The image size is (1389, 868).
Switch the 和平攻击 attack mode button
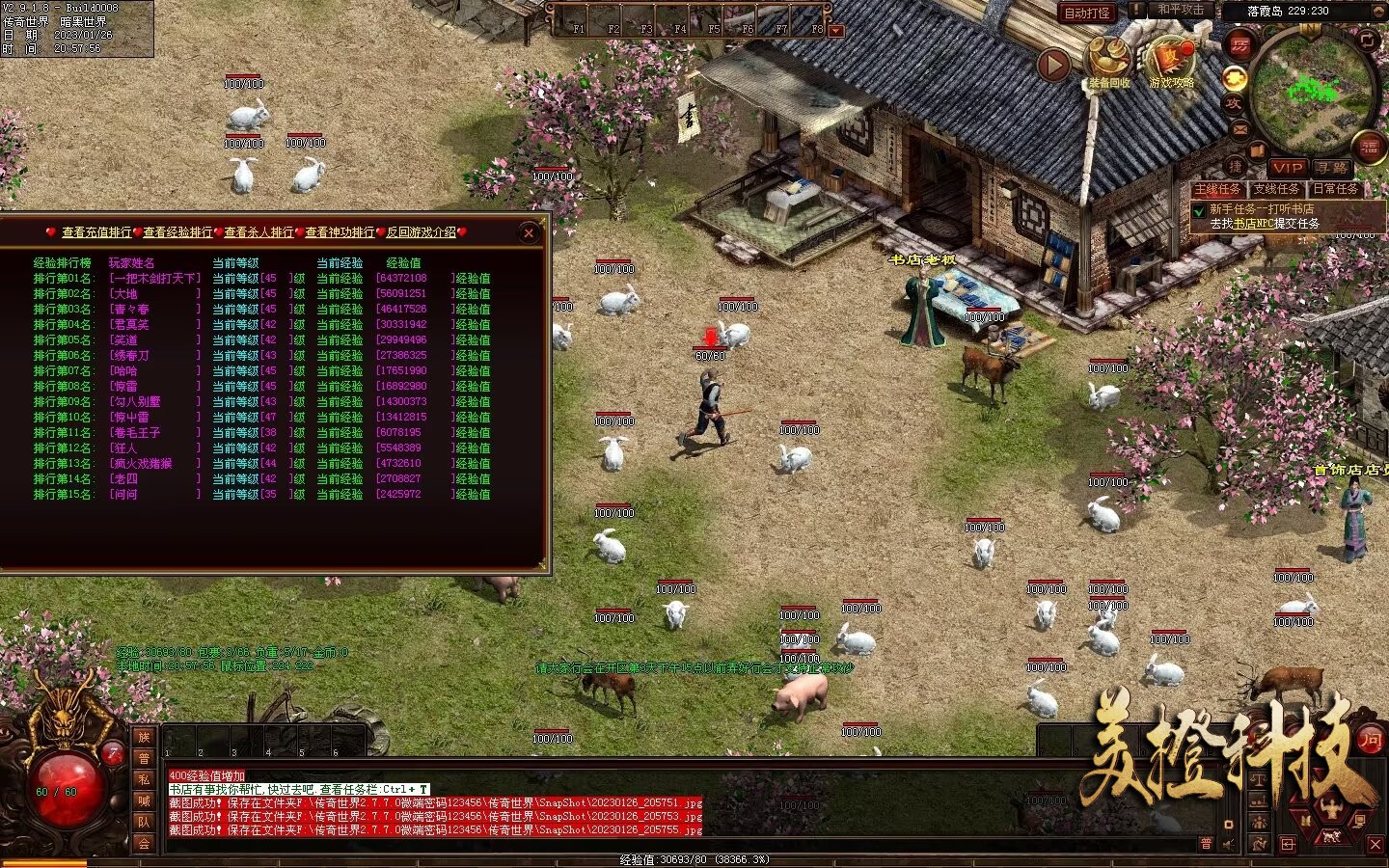pyautogui.click(x=1181, y=10)
